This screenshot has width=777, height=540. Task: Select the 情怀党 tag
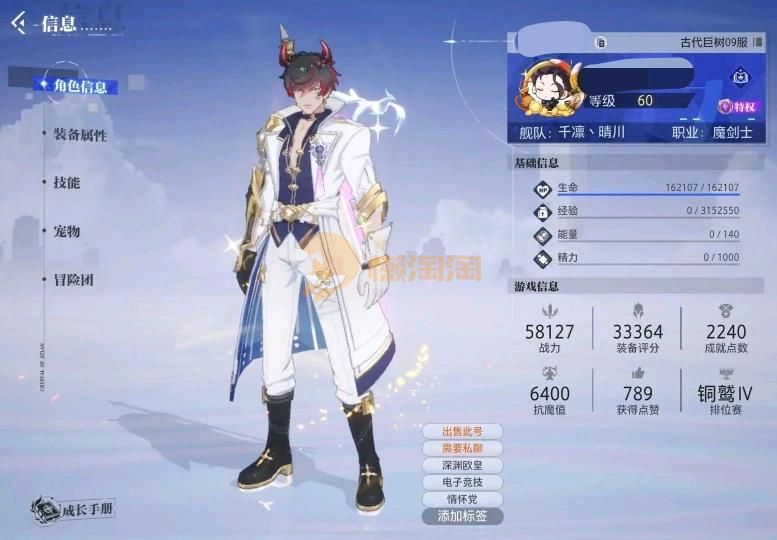tap(462, 500)
